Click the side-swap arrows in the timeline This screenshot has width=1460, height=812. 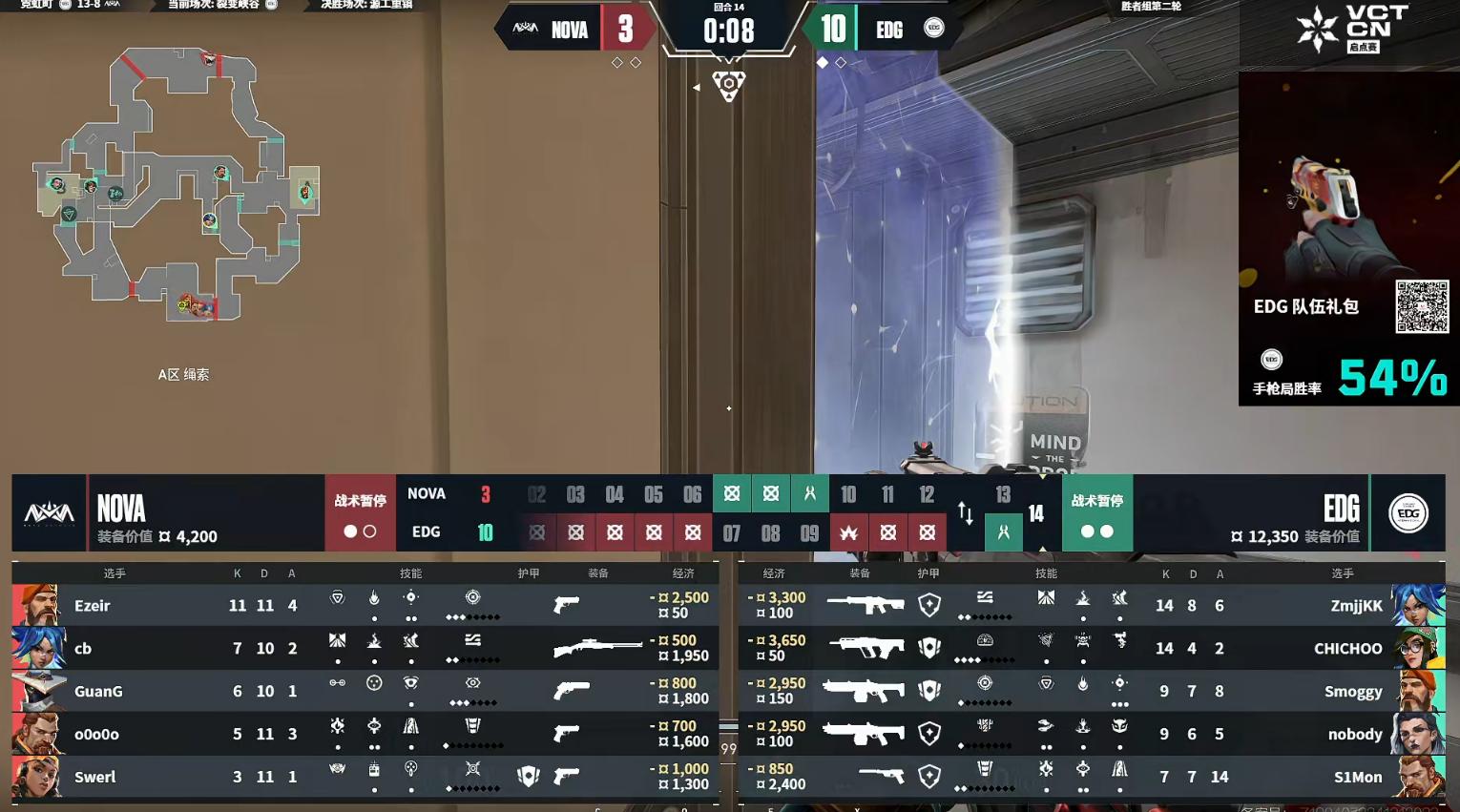(966, 513)
